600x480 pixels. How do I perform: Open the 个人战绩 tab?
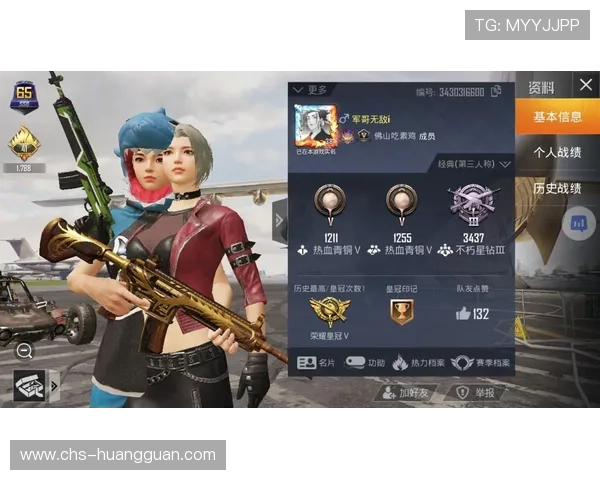tap(557, 153)
